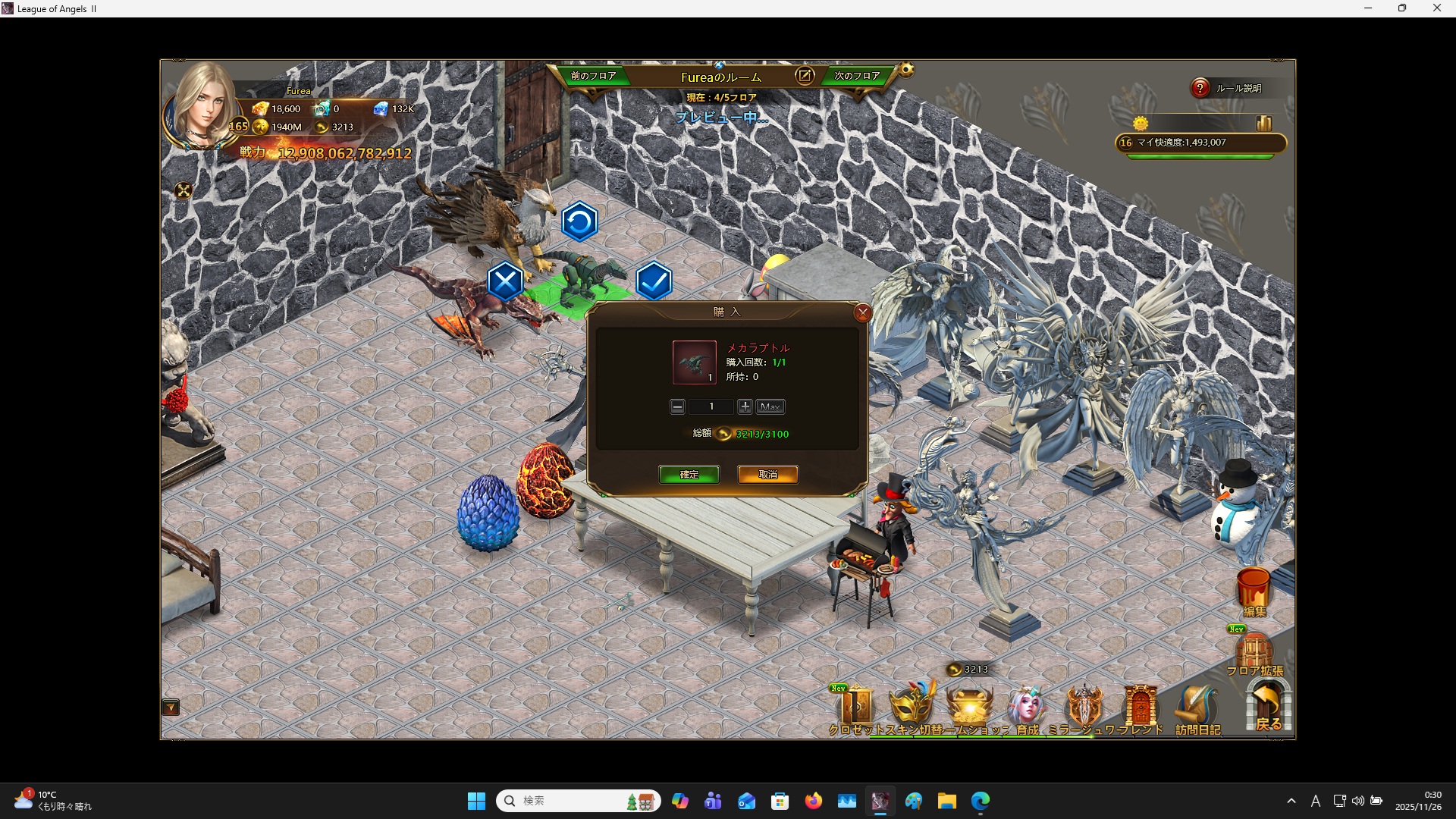Close the 購入 purchase dialog
The height and width of the screenshot is (819, 1456).
click(x=862, y=312)
